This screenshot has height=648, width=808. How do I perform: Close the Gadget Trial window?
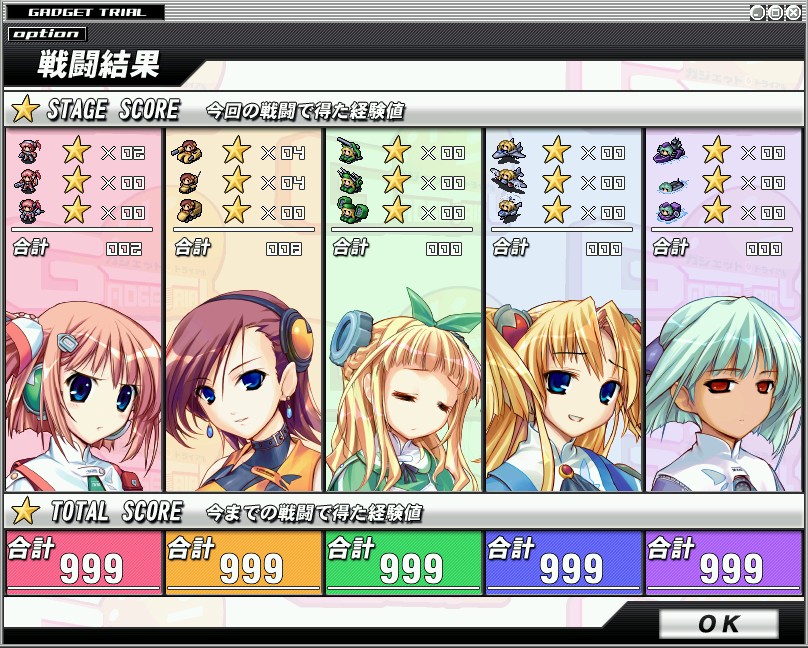tap(793, 12)
